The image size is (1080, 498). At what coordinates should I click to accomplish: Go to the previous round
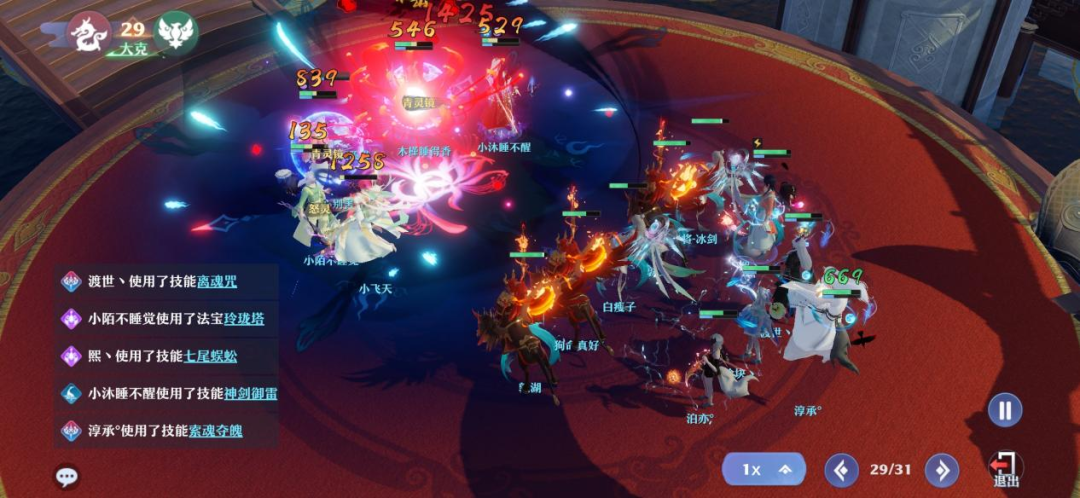841,469
